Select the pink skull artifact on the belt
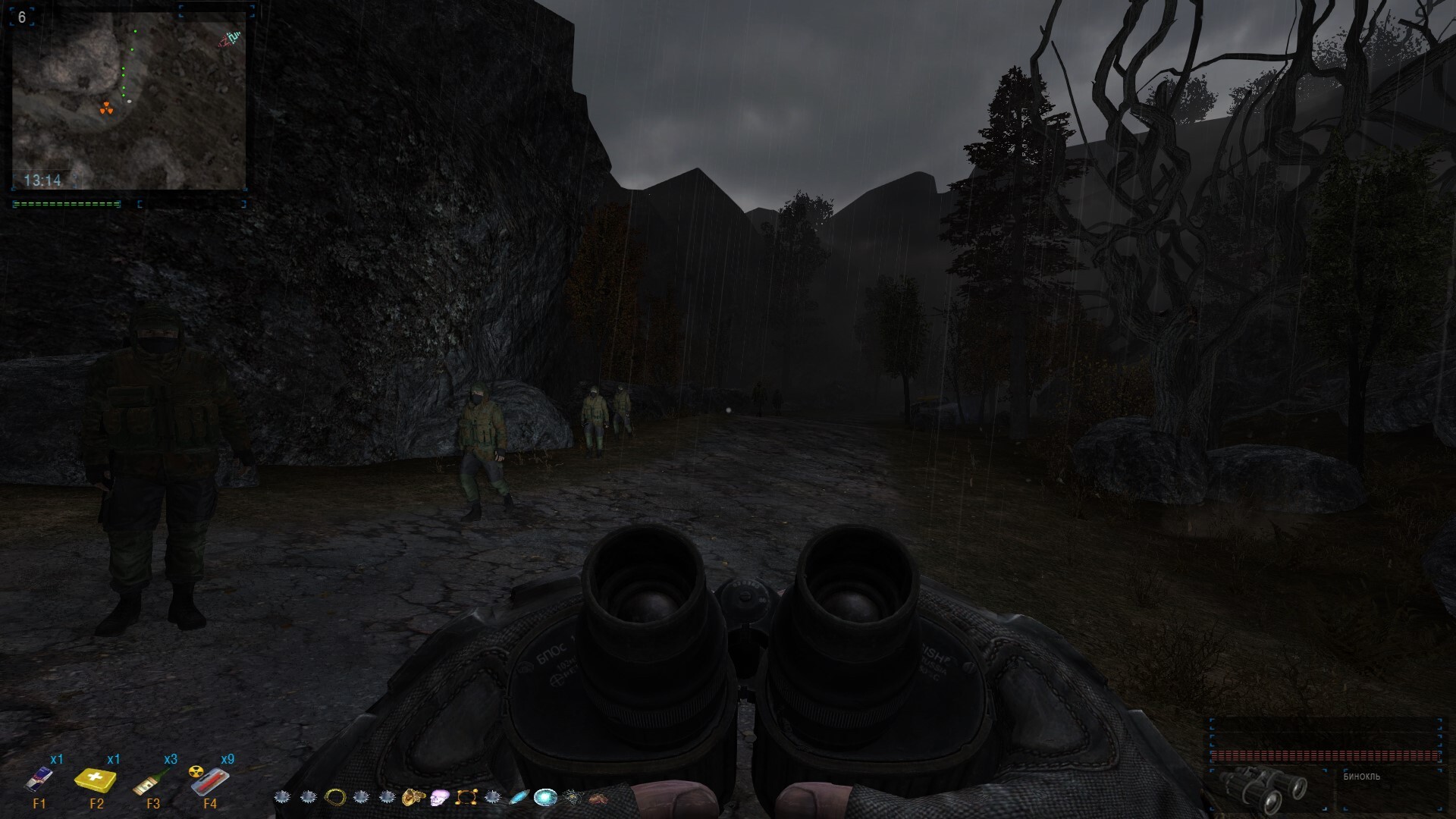This screenshot has width=1456, height=819. pyautogui.click(x=440, y=797)
